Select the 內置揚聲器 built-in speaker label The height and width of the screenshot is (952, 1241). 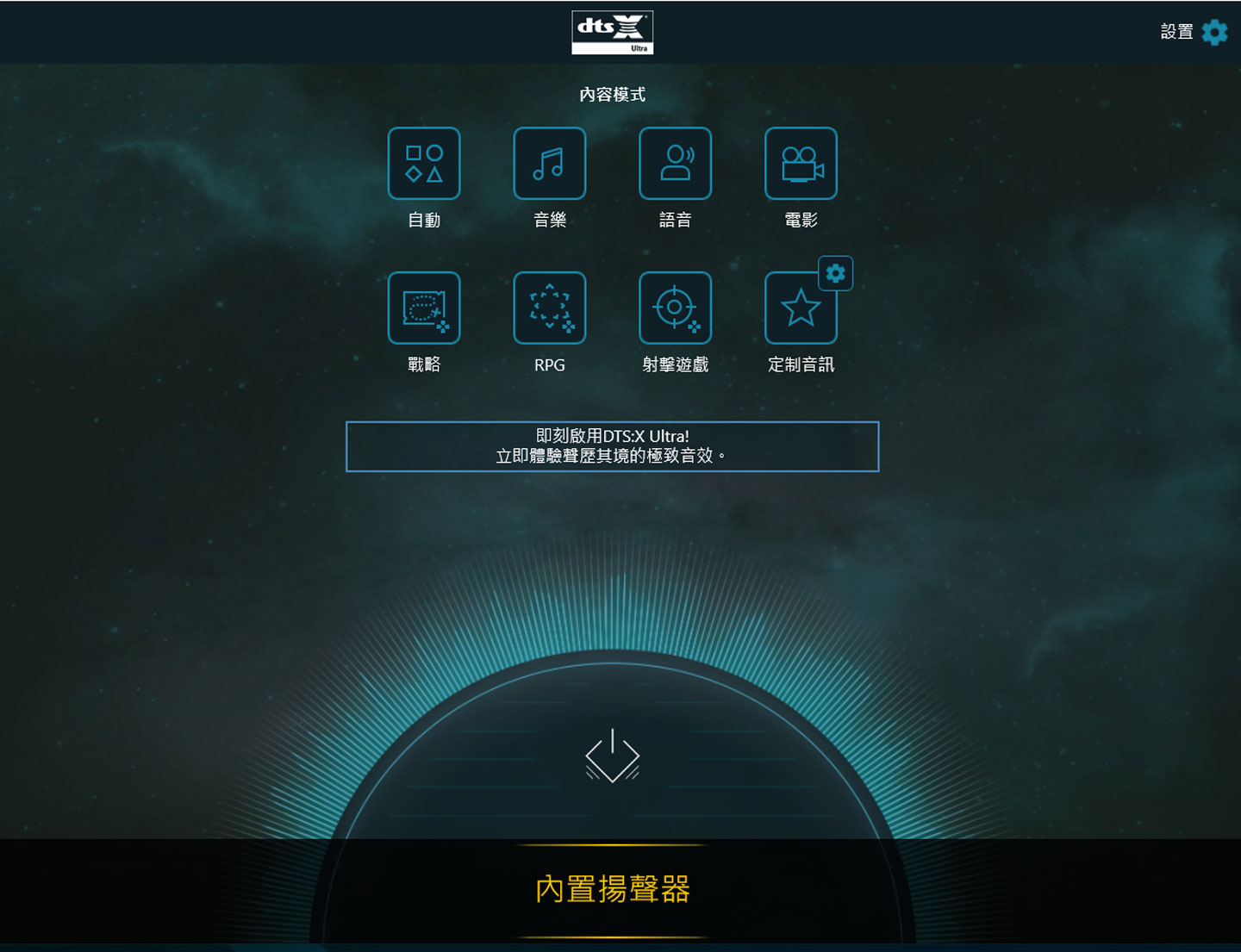tap(613, 889)
